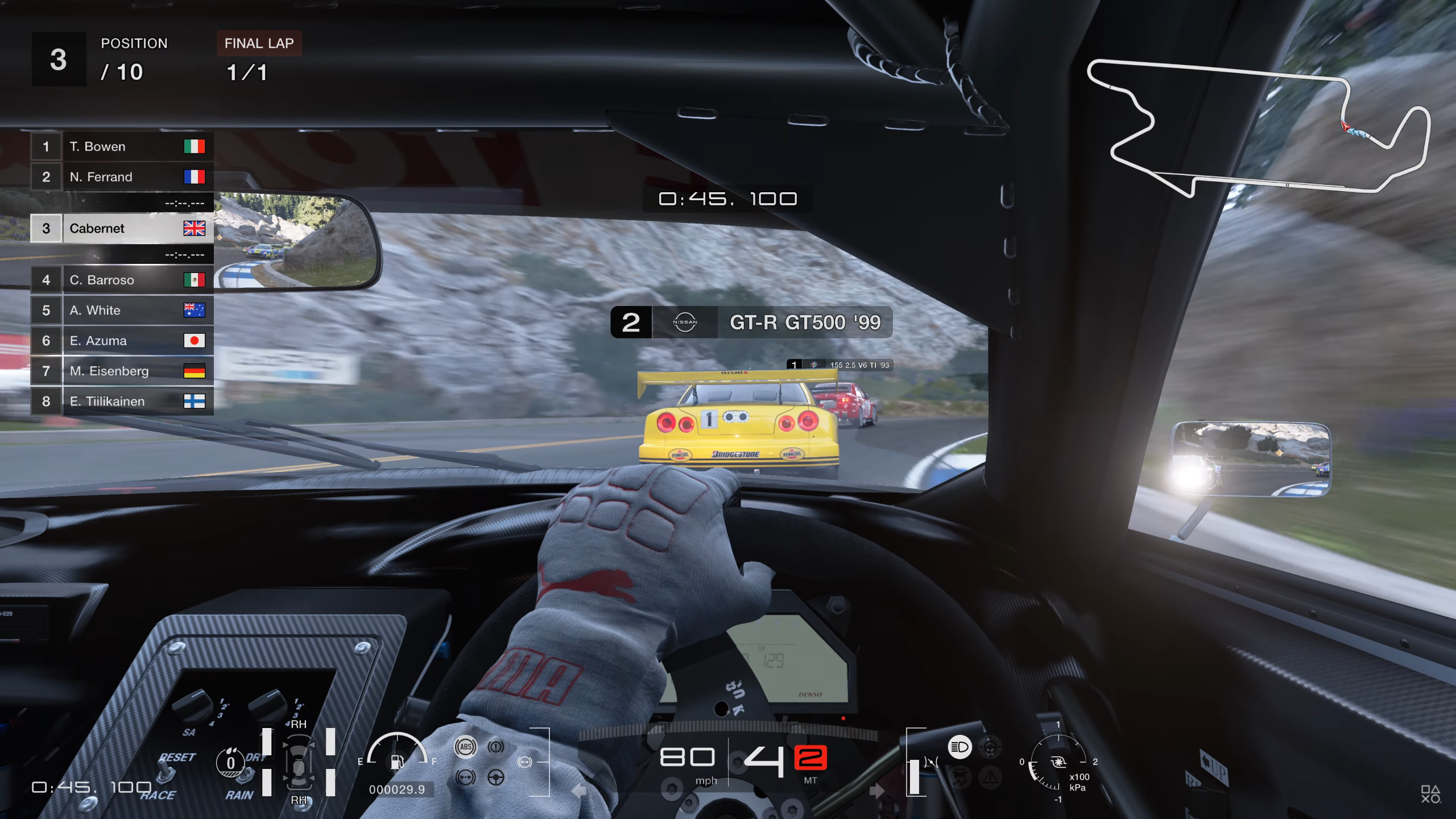Click the highlighted Cabernet player row

pos(122,229)
